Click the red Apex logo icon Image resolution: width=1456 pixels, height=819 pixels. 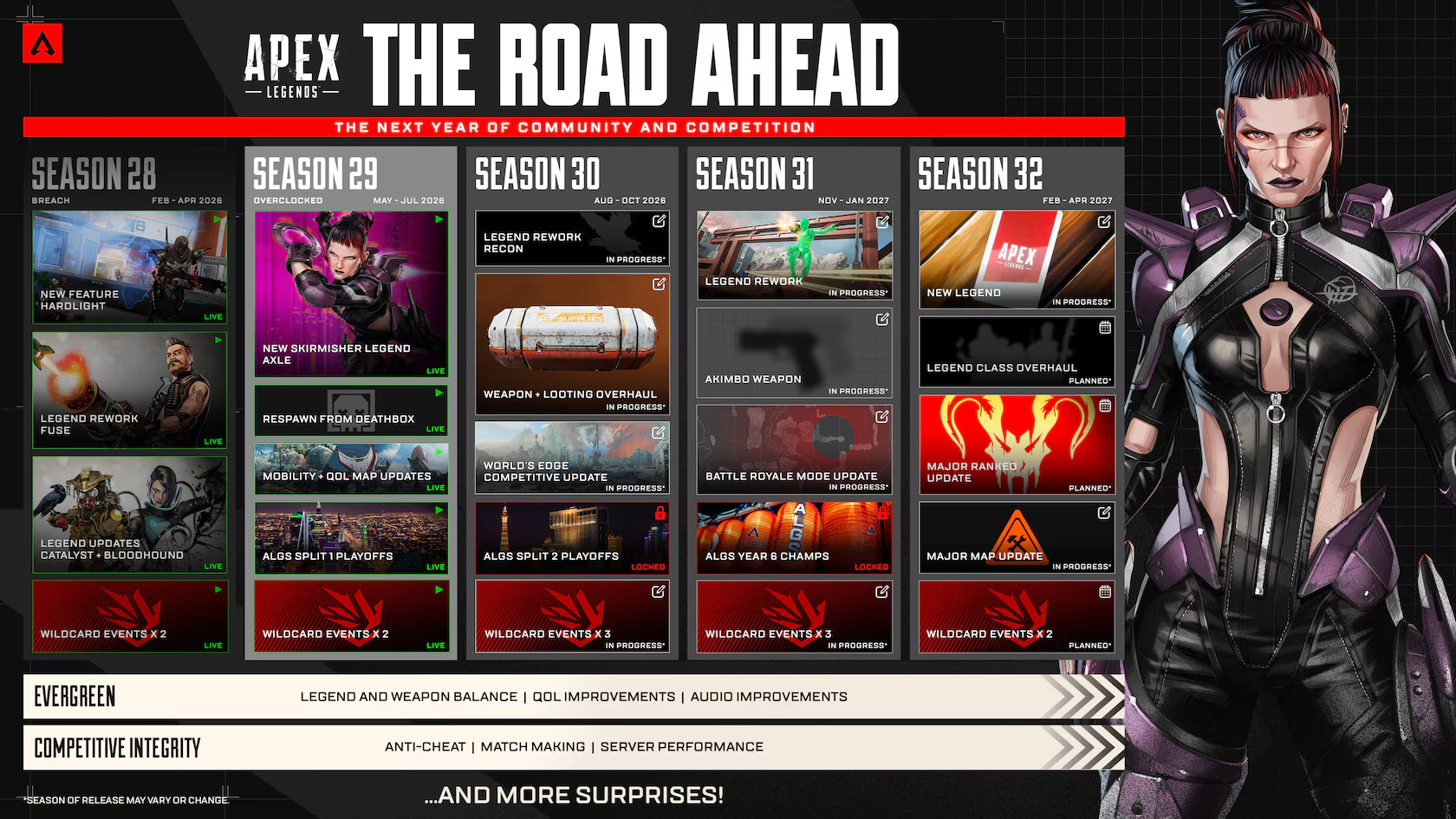(x=42, y=43)
